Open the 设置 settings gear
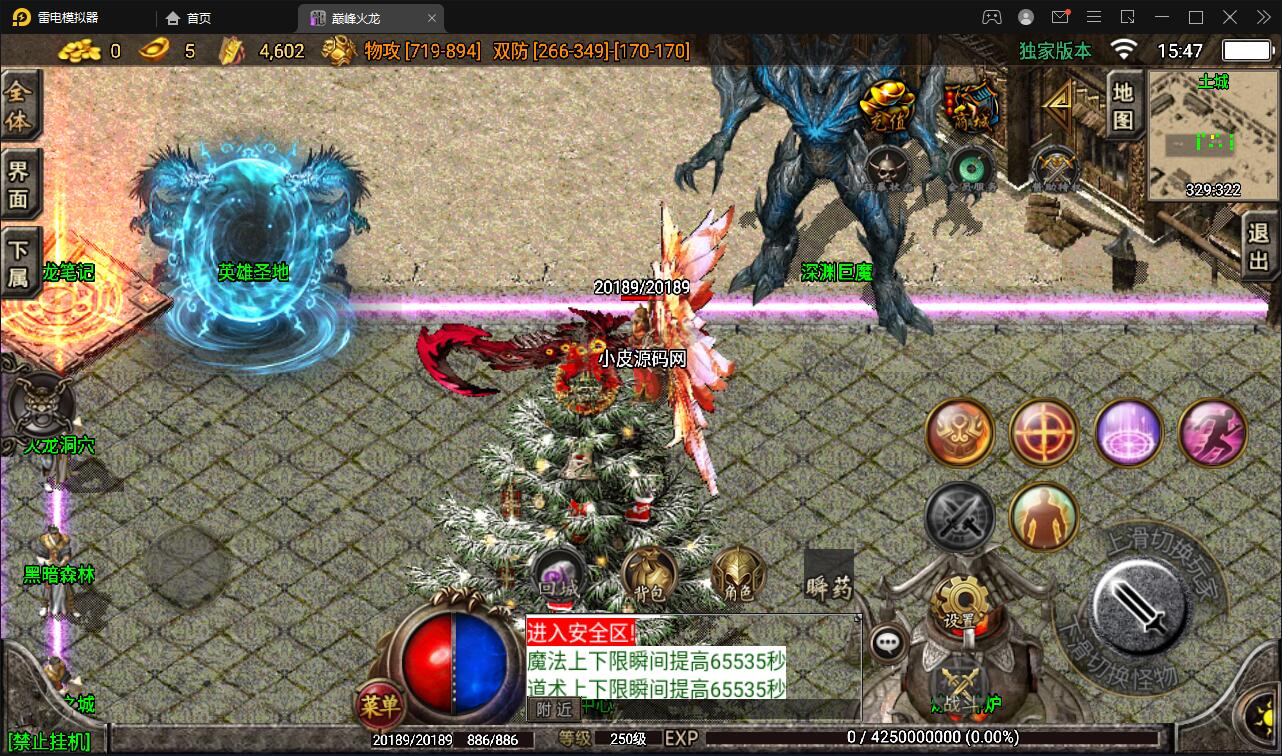The height and width of the screenshot is (756, 1282). (x=960, y=602)
